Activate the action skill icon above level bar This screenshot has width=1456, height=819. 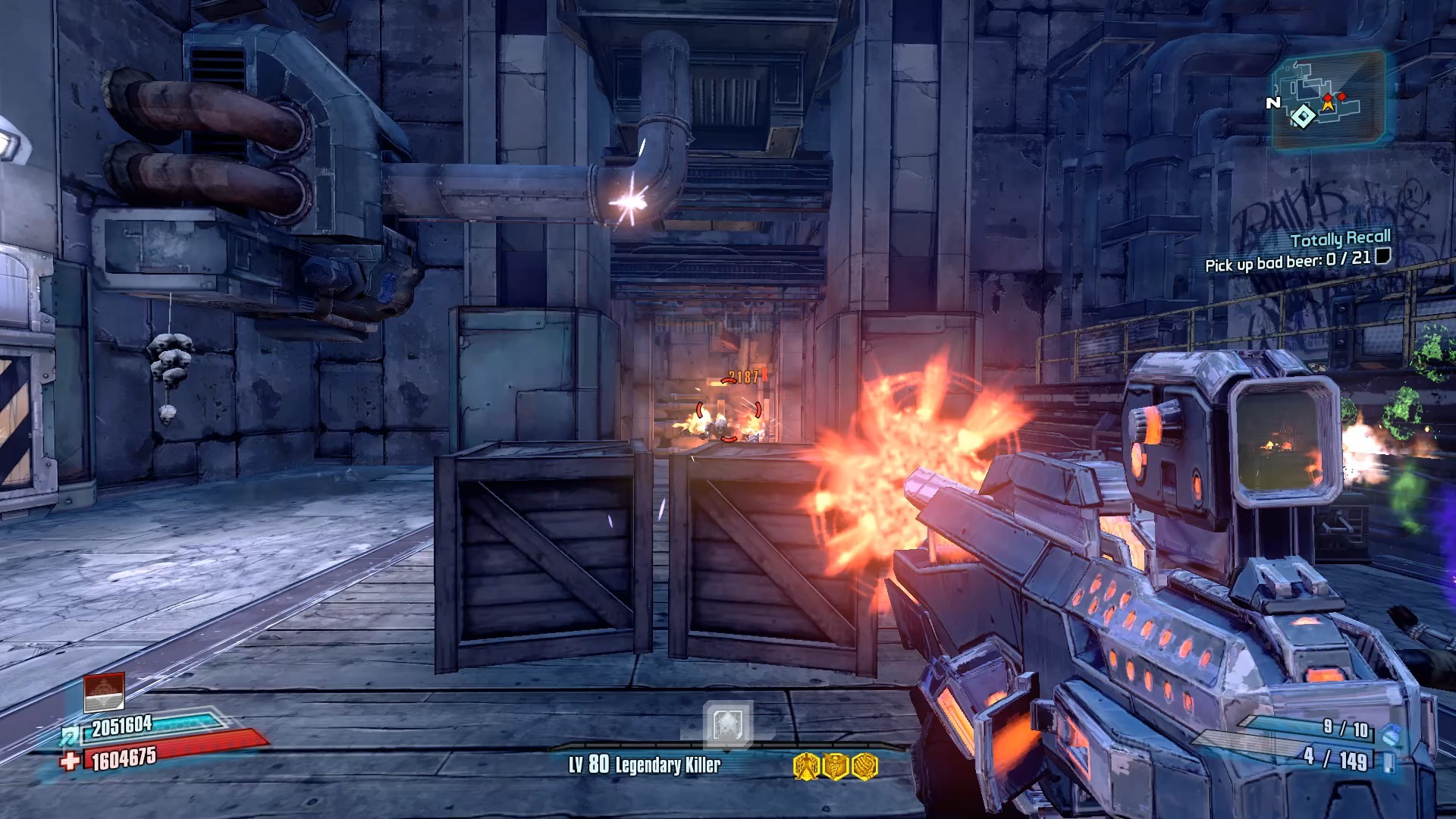click(x=726, y=723)
